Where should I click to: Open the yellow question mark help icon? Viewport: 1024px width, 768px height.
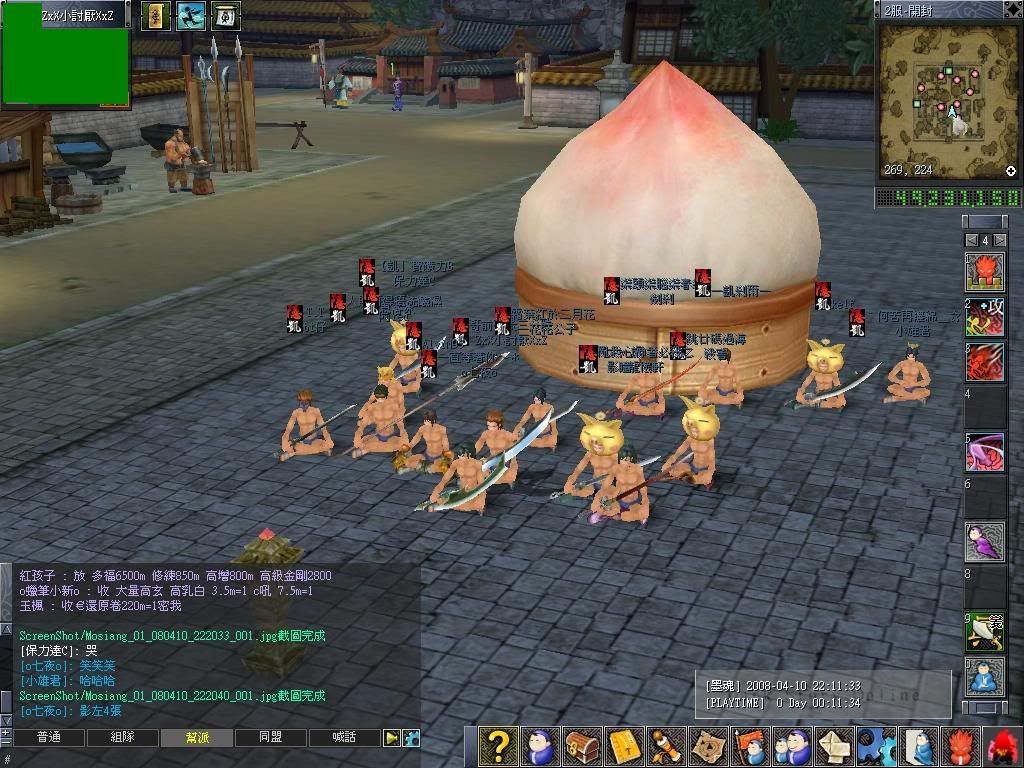click(498, 747)
